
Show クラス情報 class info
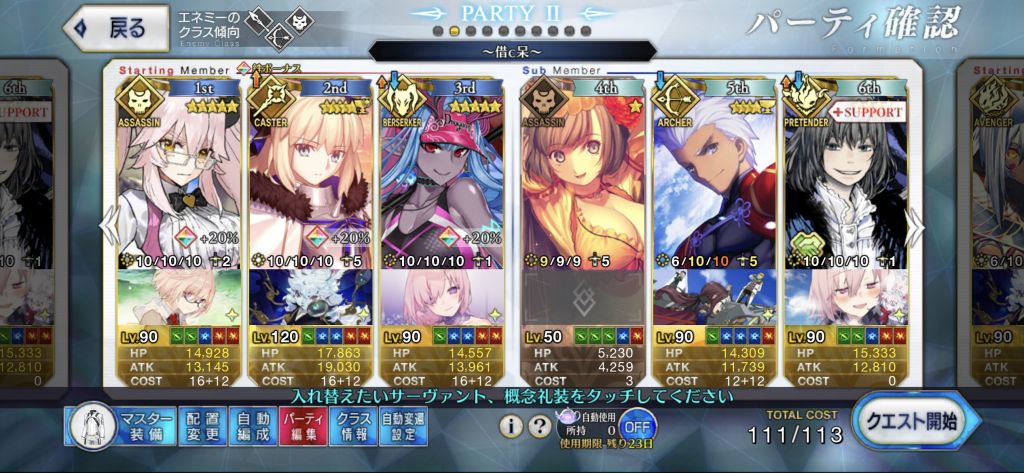[x=353, y=426]
